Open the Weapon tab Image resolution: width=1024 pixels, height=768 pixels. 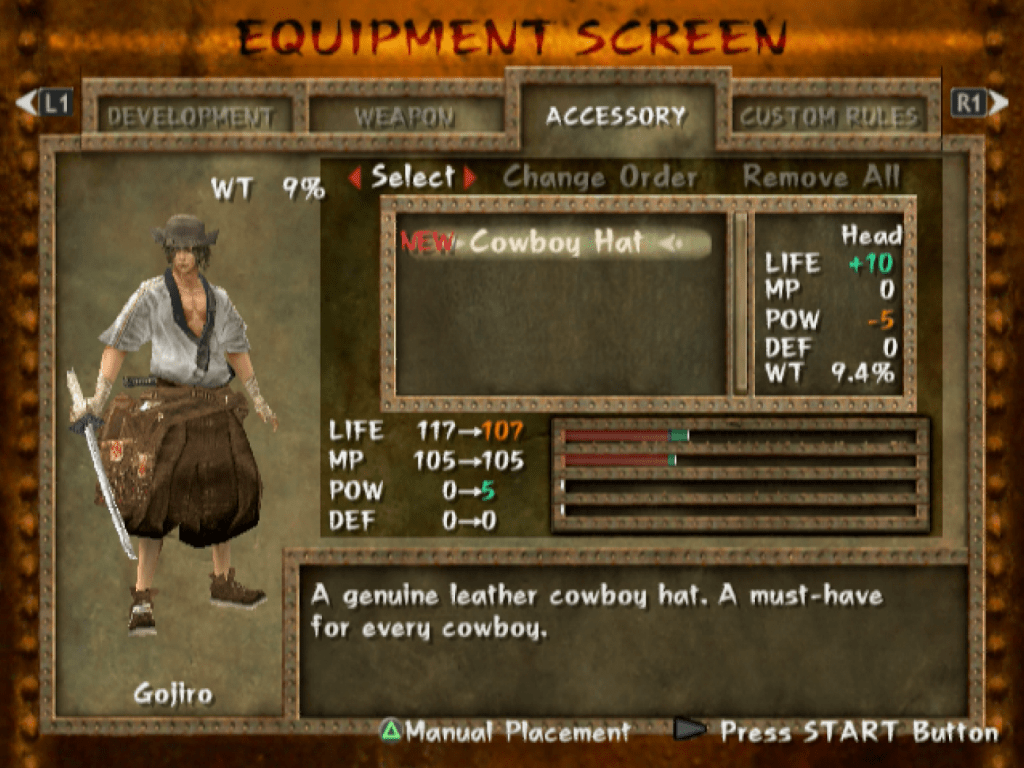click(404, 117)
